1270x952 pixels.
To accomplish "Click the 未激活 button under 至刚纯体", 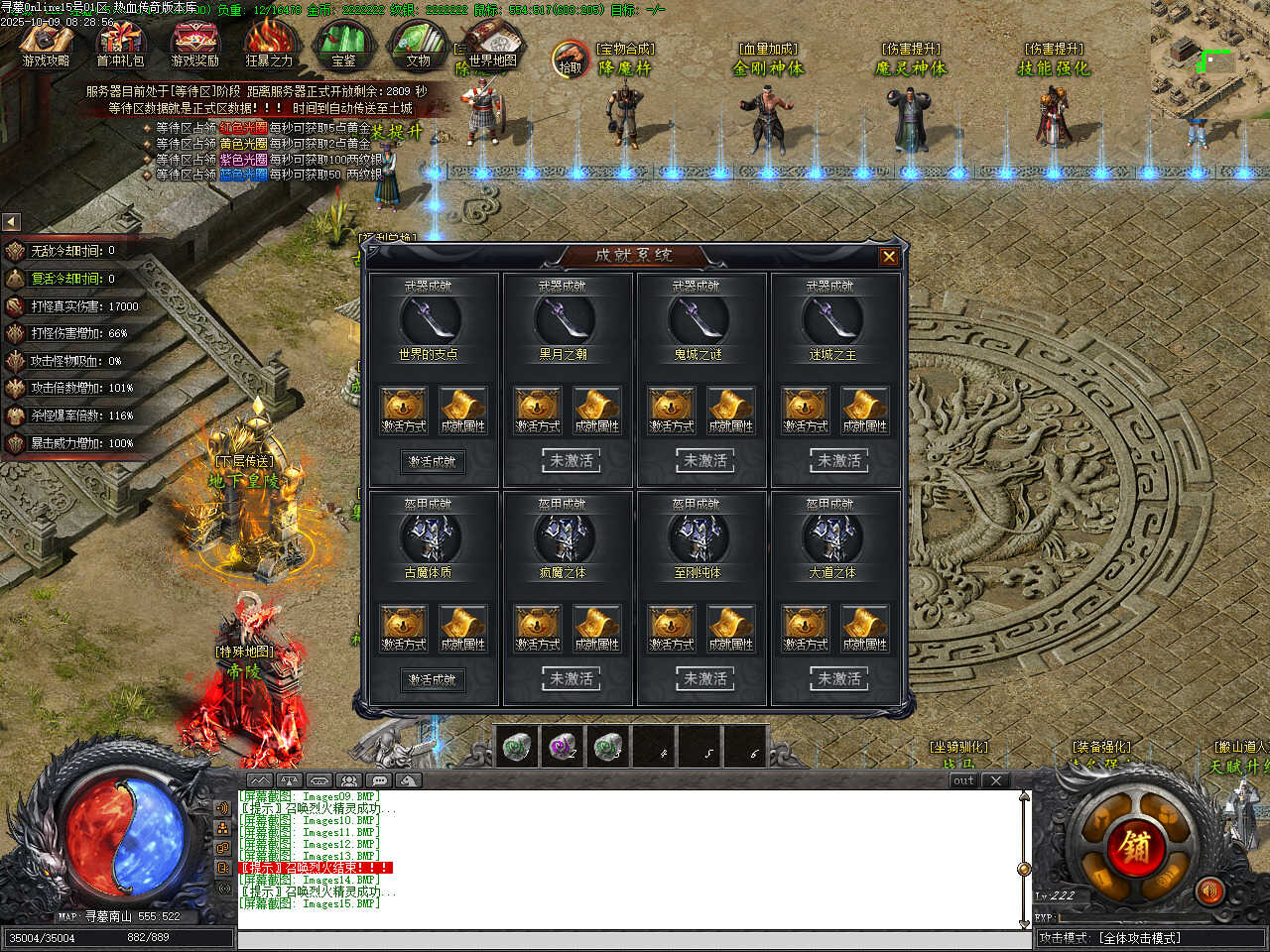I will (705, 679).
